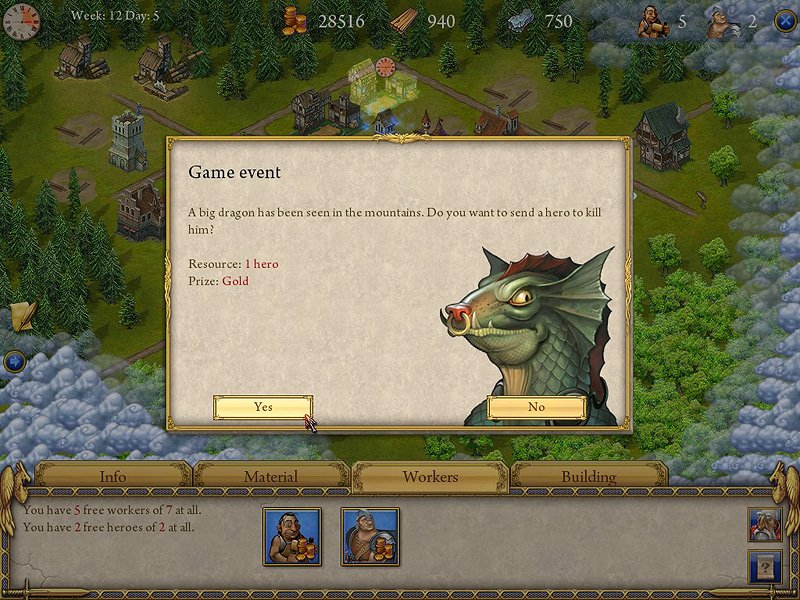Click the blue arrow button on left edge
The width and height of the screenshot is (800, 600).
coord(14,361)
